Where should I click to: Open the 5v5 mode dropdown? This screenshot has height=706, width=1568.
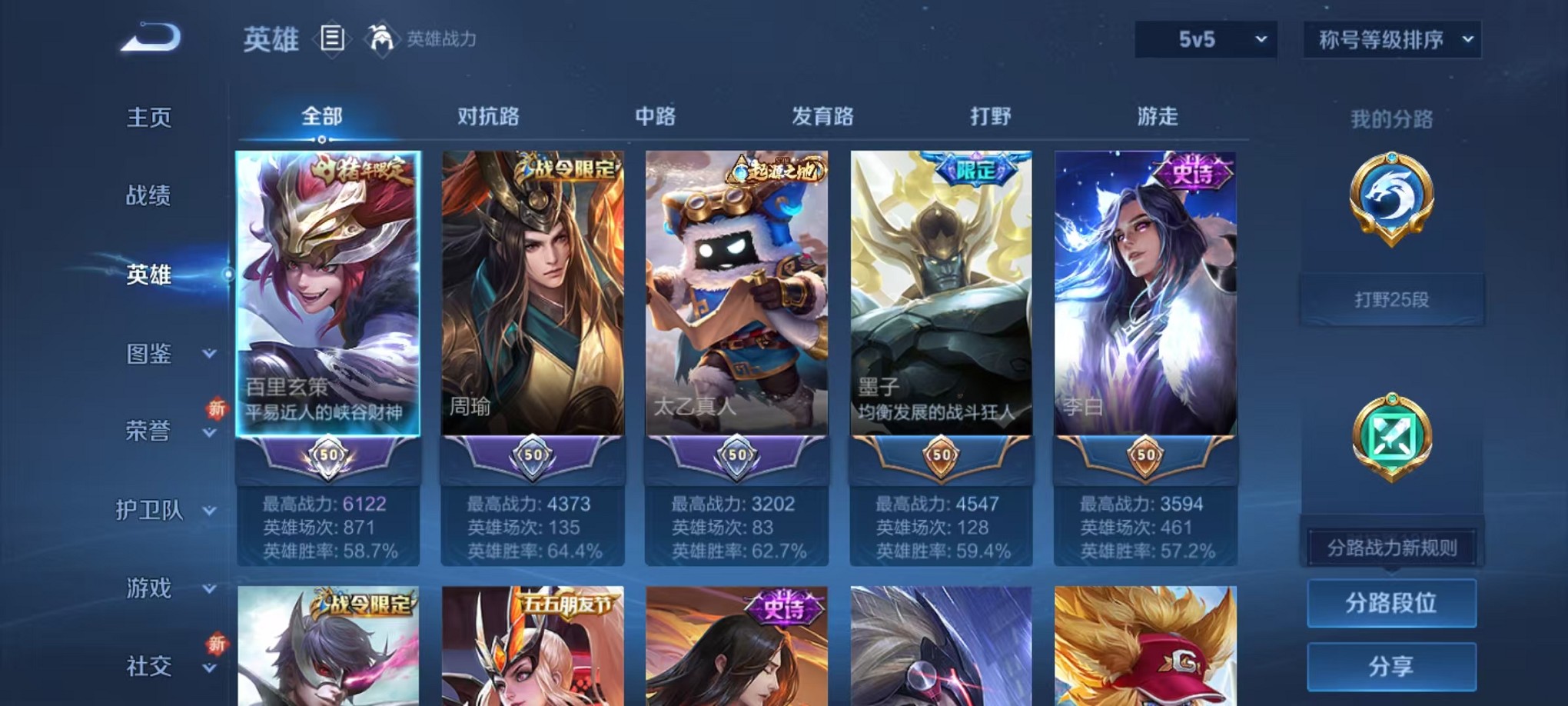[1204, 39]
